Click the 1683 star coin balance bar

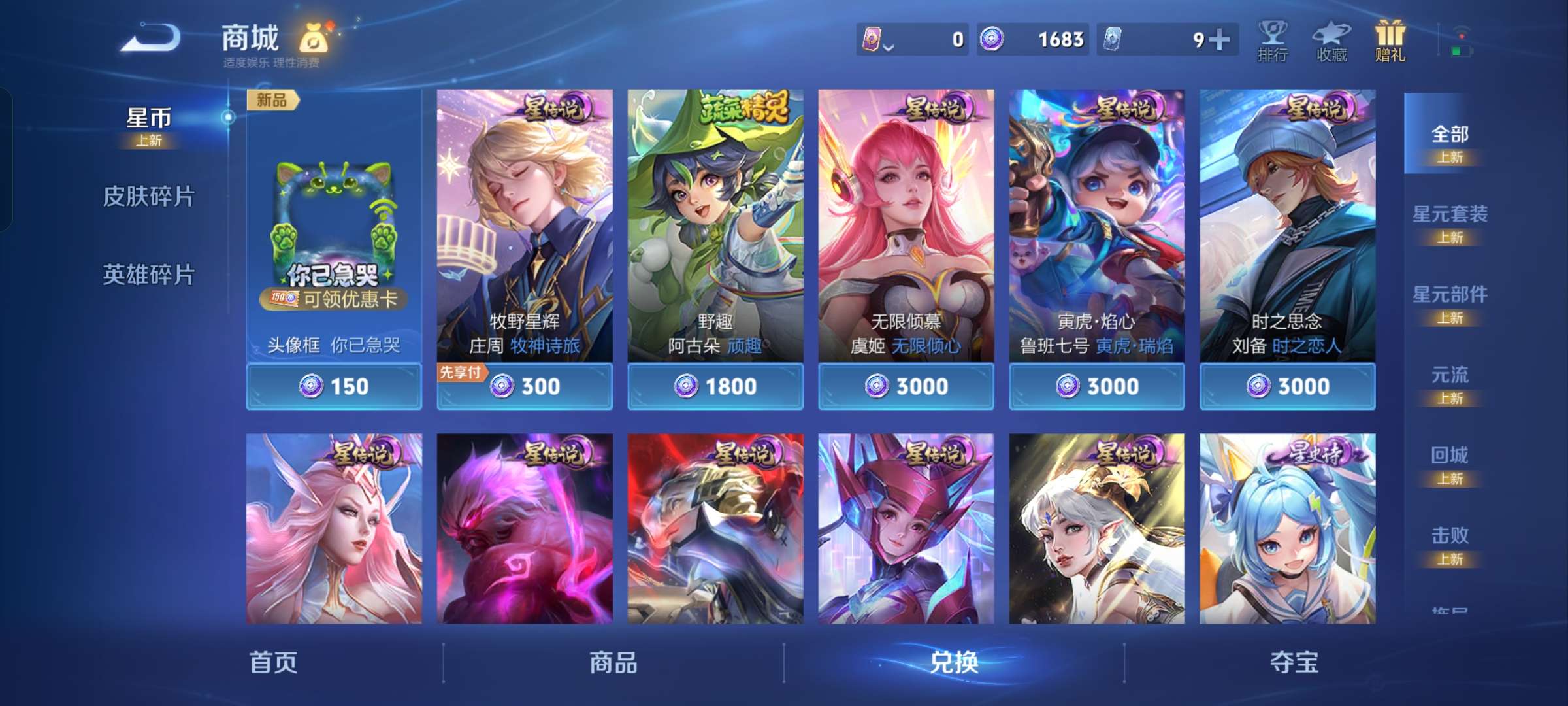pos(1034,39)
